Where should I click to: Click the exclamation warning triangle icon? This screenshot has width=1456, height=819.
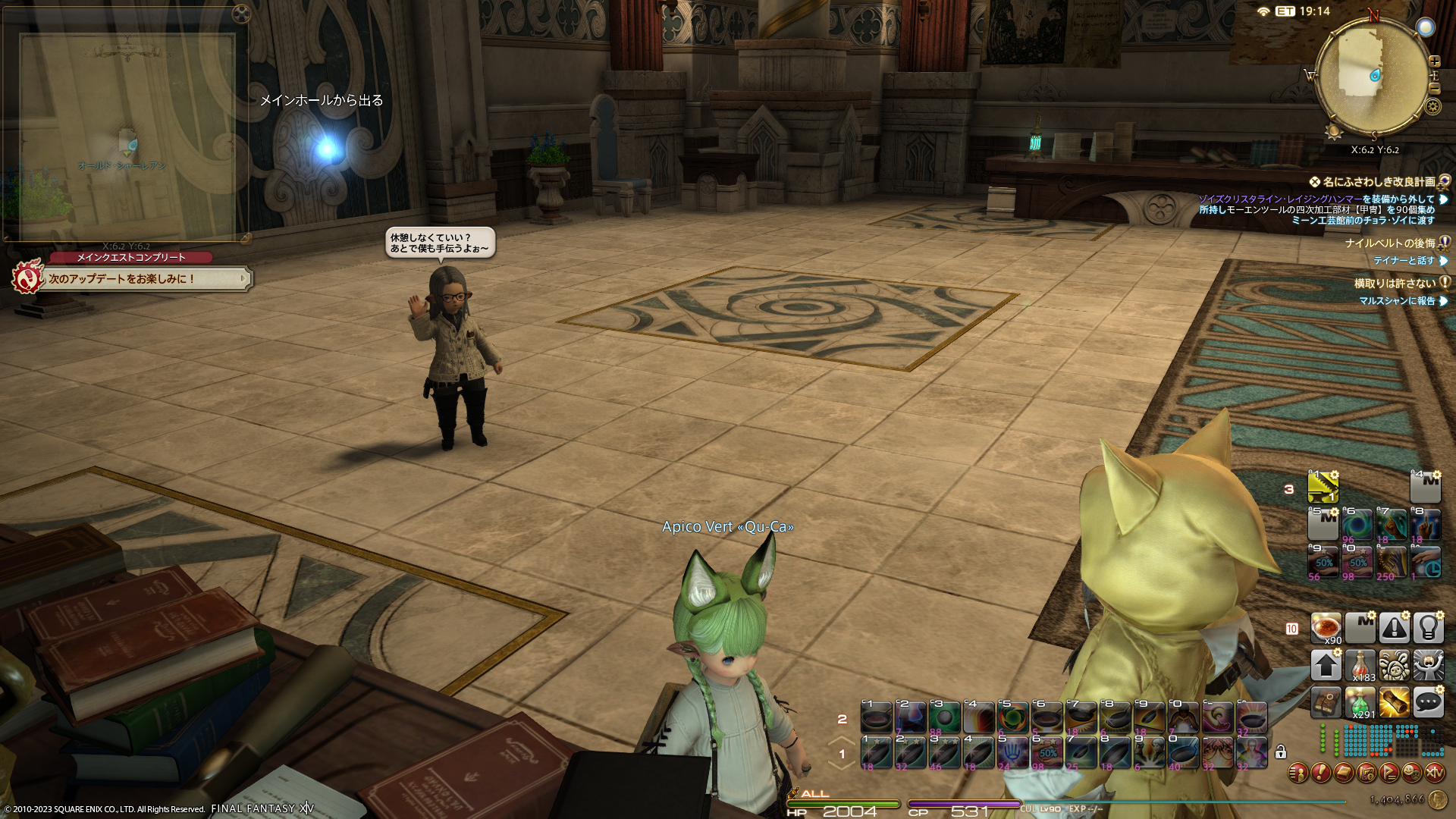(1394, 628)
